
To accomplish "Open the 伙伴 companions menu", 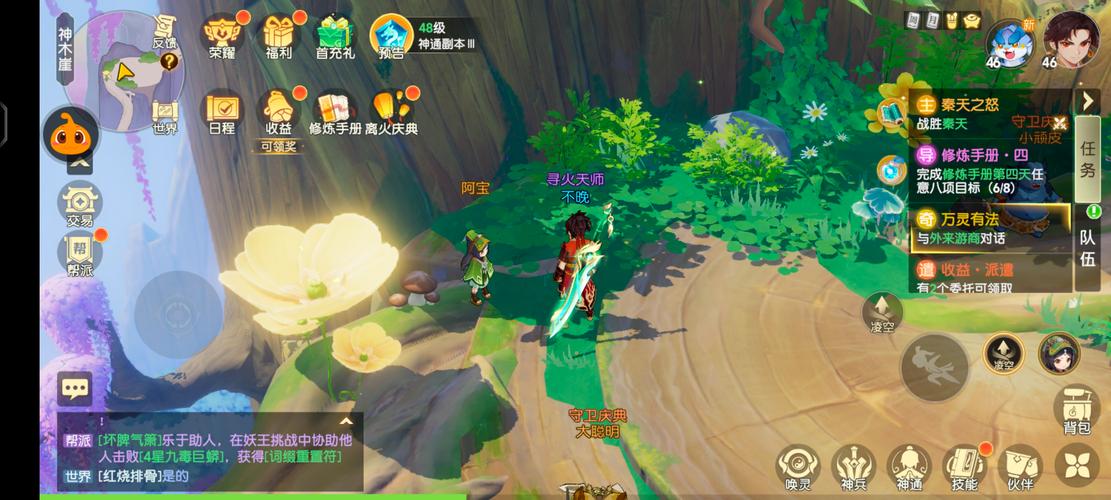I will click(1020, 467).
